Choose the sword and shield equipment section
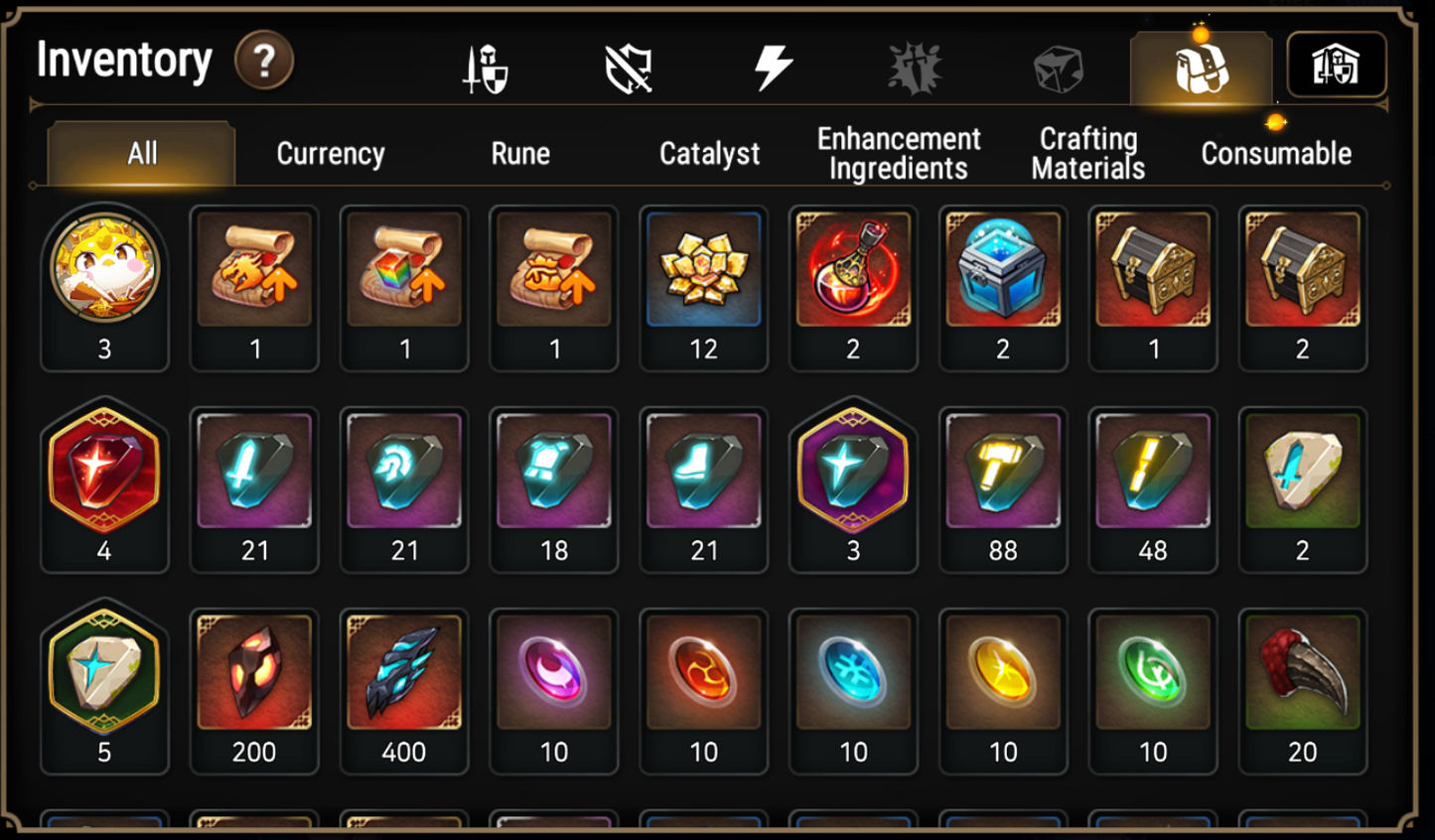The width and height of the screenshot is (1435, 840). pos(487,70)
